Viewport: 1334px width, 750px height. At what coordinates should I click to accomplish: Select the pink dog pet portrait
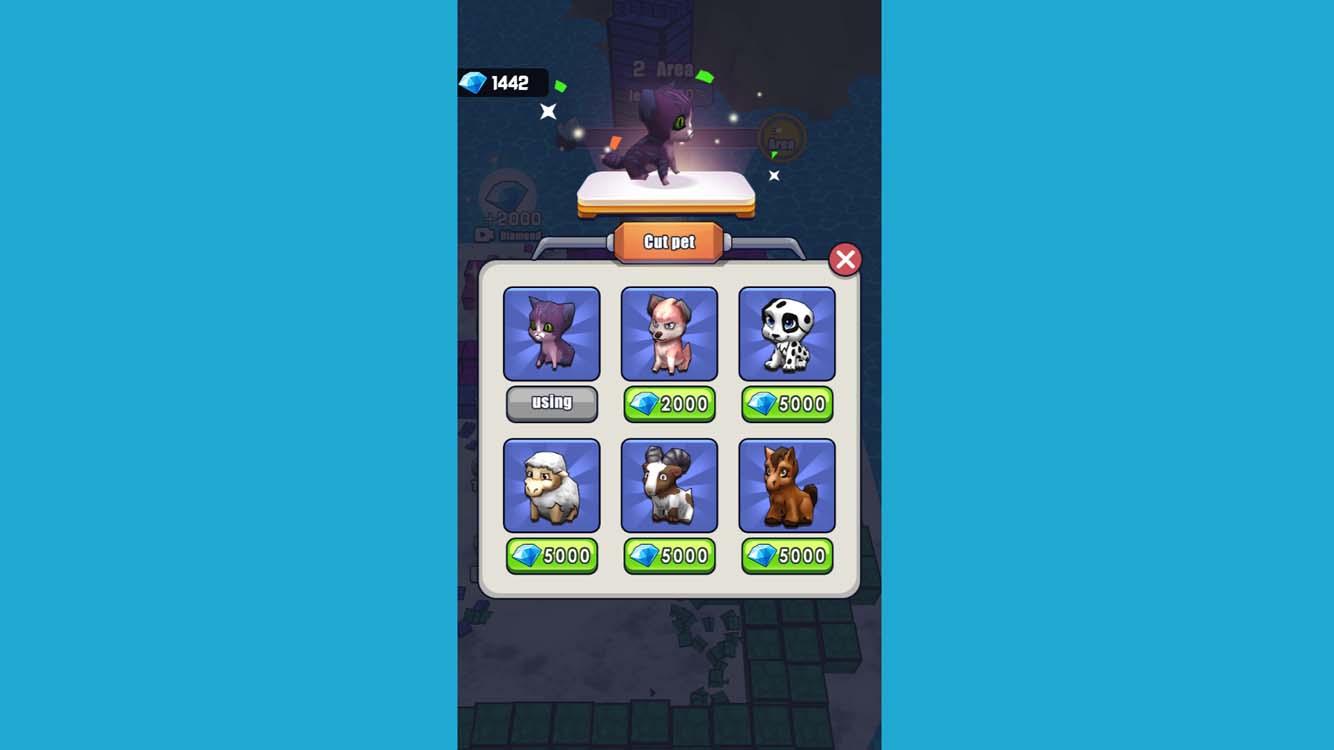pos(669,333)
